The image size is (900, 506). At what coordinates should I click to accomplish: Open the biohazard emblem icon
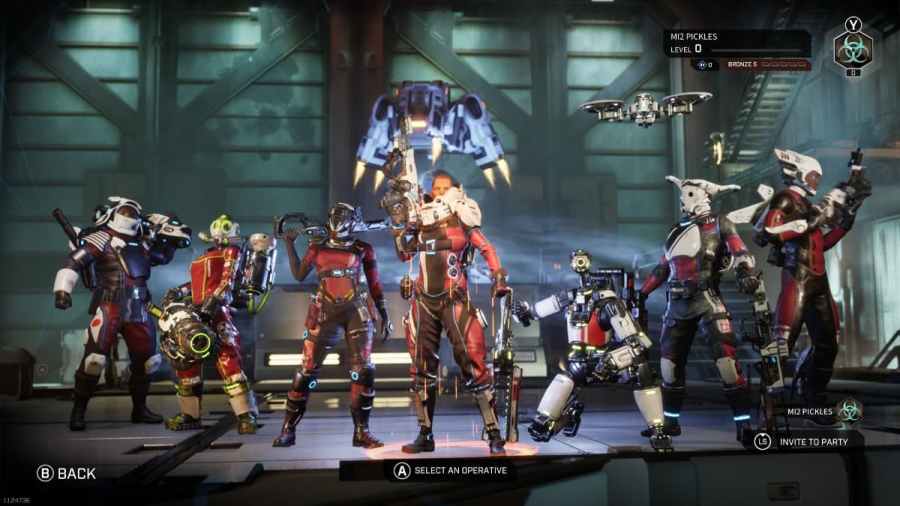point(853,49)
